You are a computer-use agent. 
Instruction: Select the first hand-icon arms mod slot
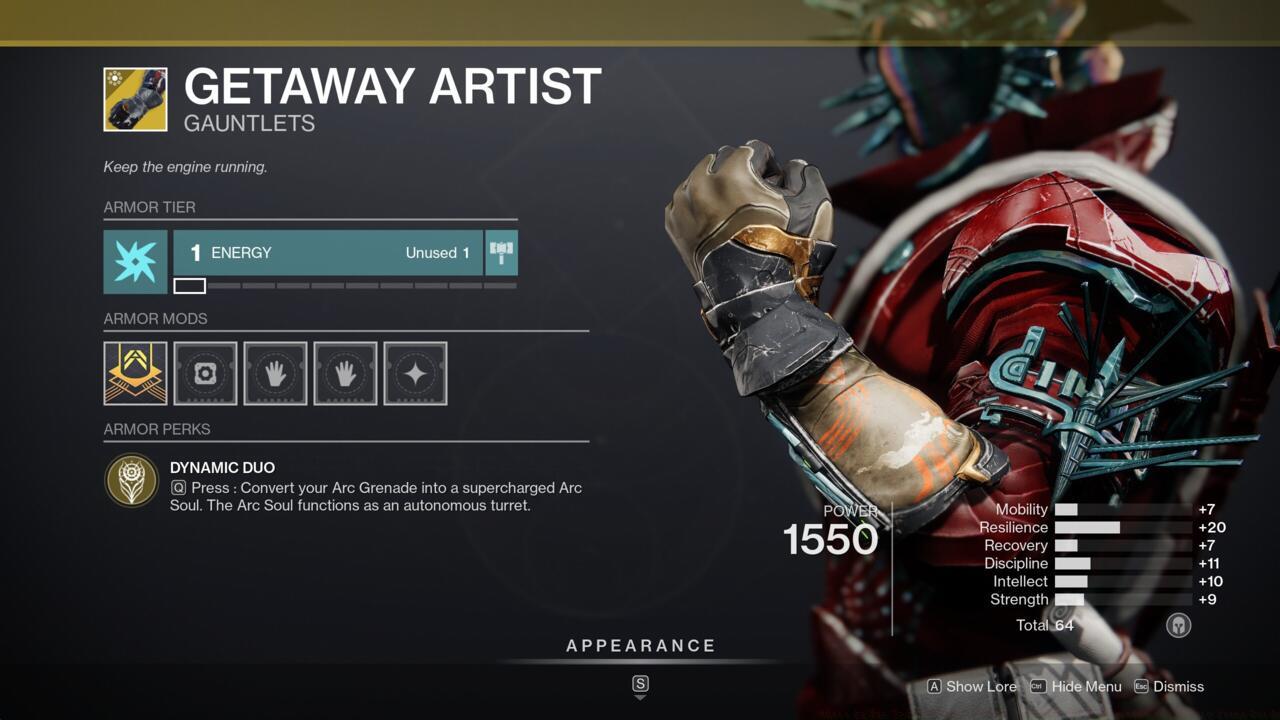(x=274, y=373)
